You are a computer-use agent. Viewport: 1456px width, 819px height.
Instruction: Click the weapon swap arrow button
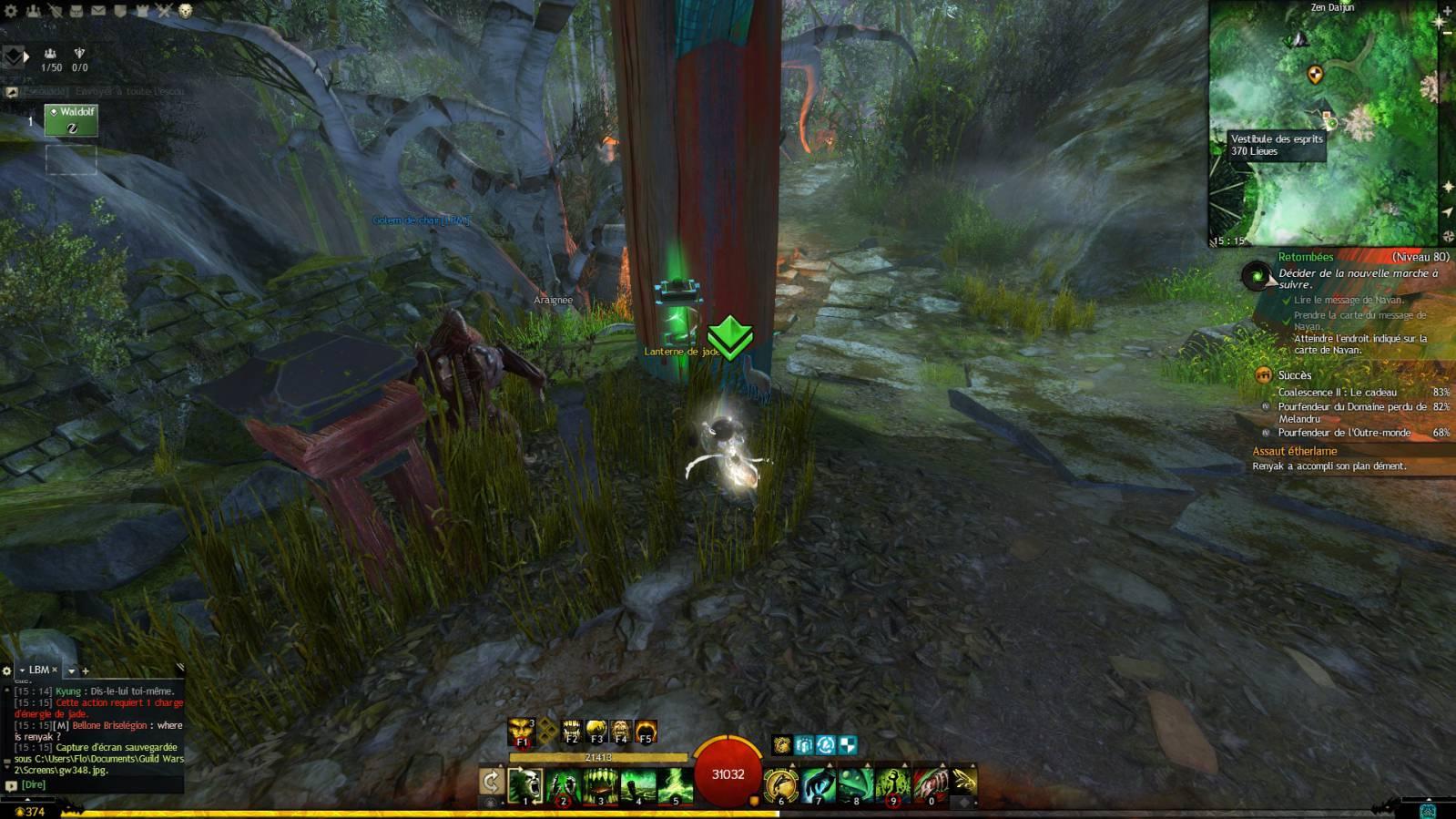click(x=491, y=782)
